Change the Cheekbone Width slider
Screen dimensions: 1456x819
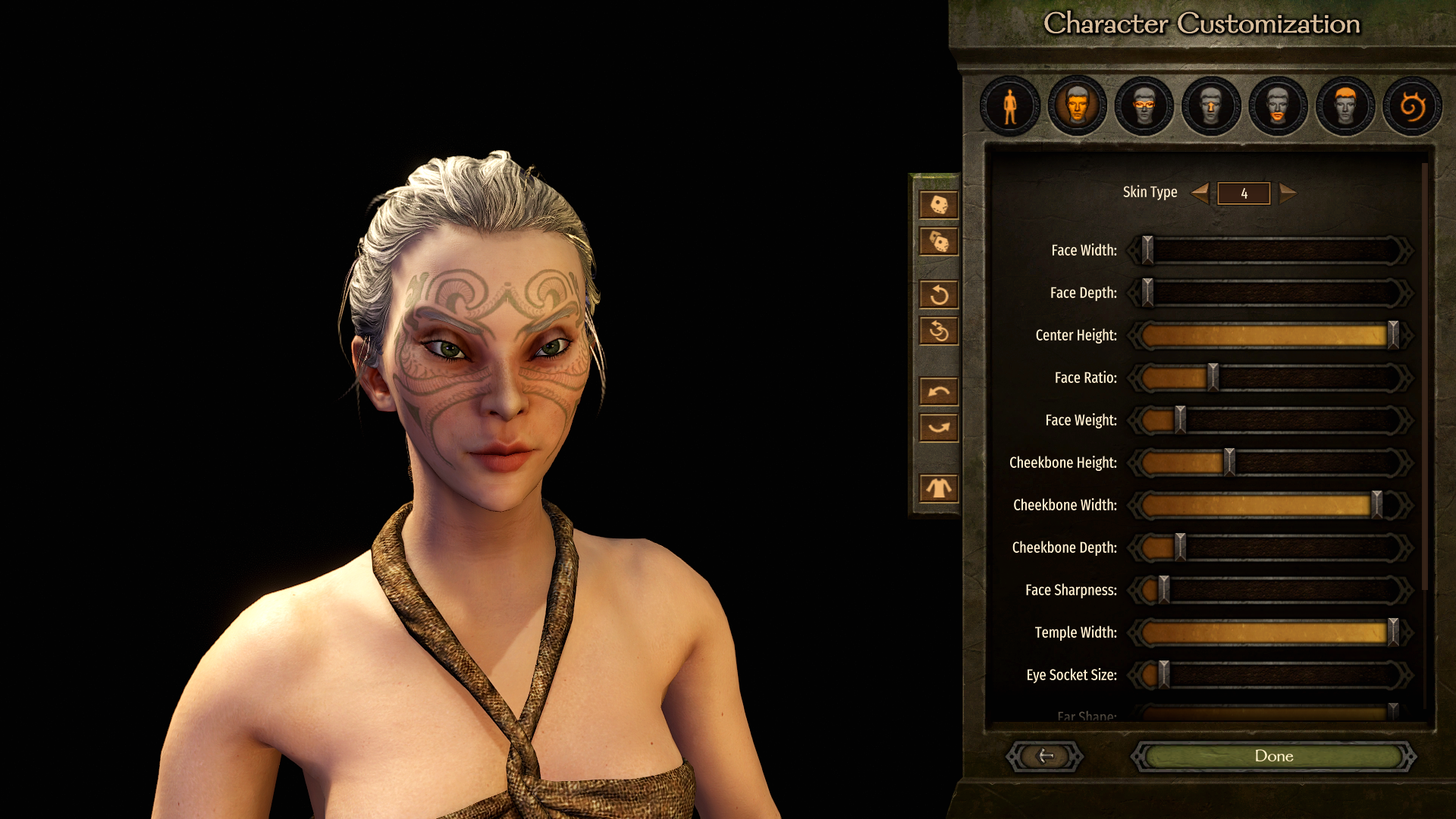(x=1376, y=505)
